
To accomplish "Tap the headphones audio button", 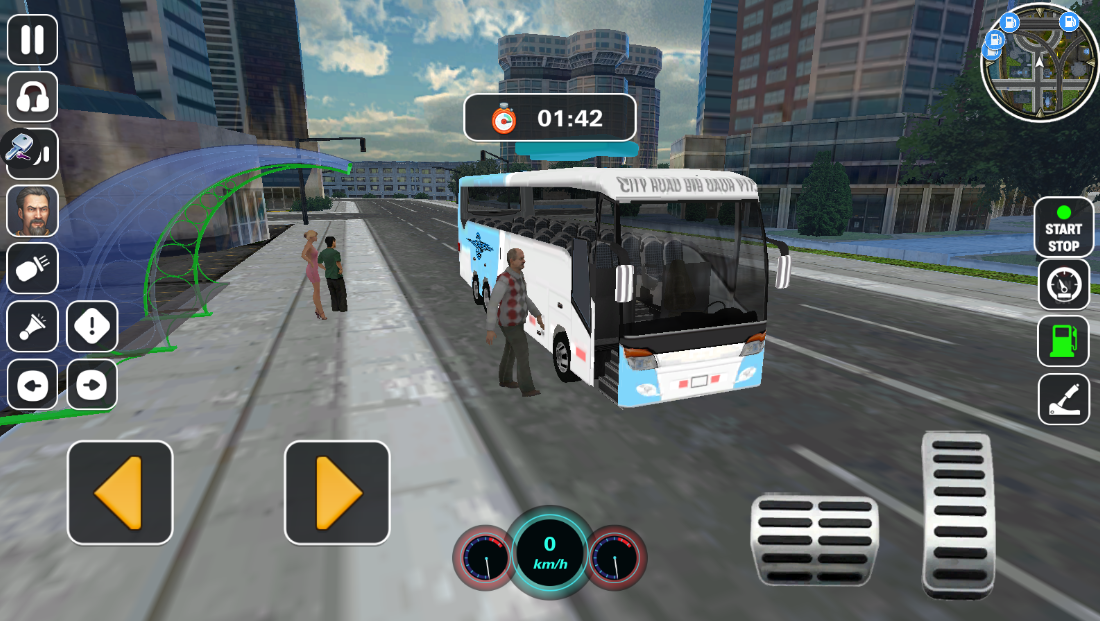I will coord(32,97).
